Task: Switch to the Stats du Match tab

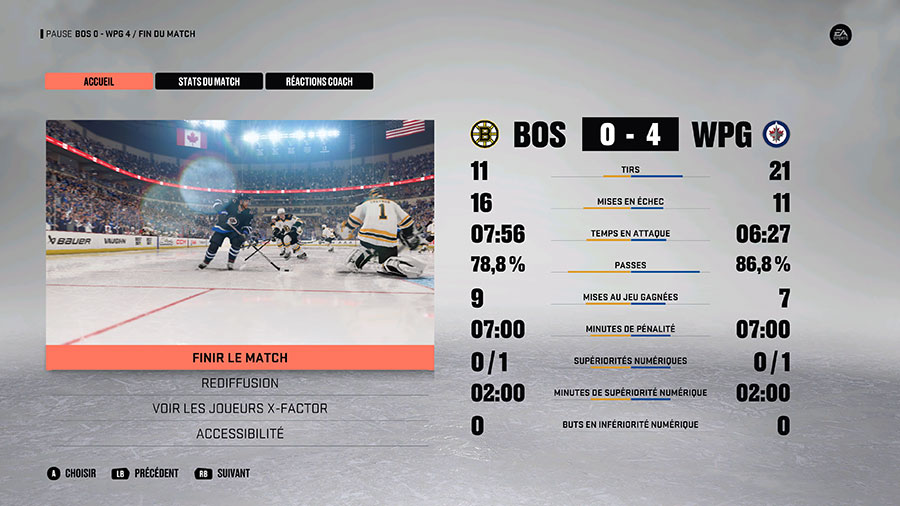Action: 208,81
